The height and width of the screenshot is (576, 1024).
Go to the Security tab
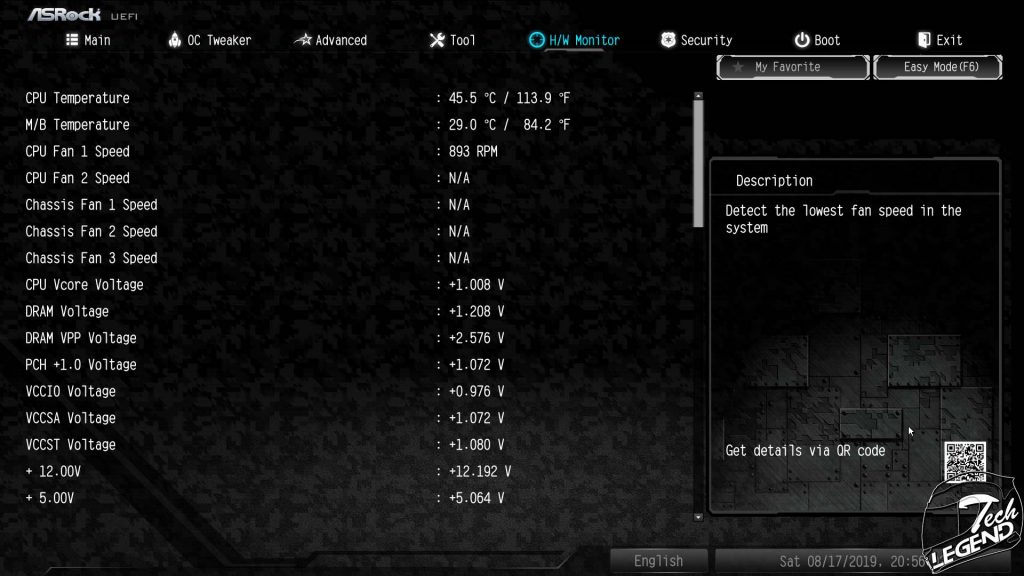point(696,40)
